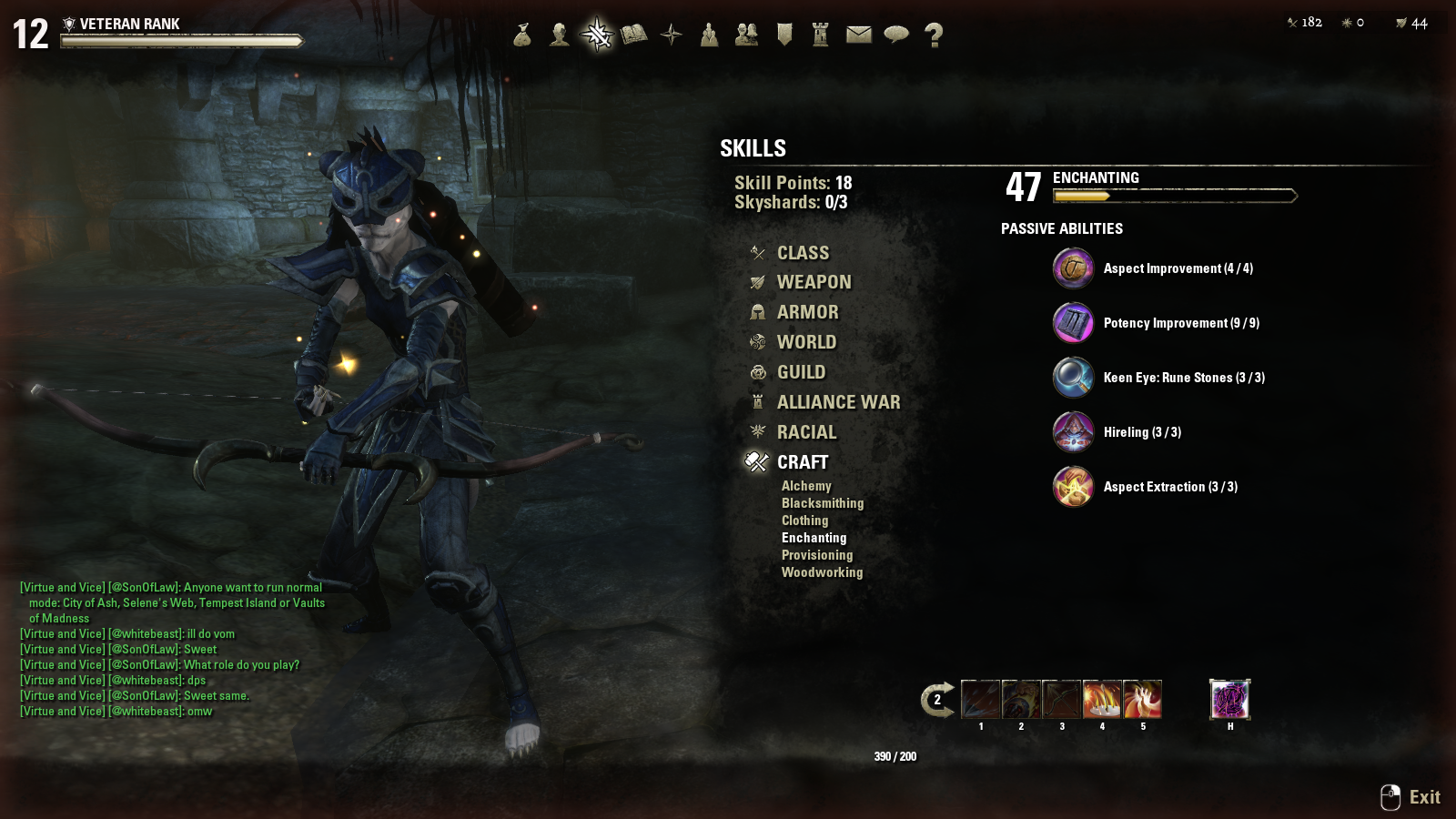The image size is (1456, 819).
Task: Select the Aspect Improvement passive icon
Action: (x=1073, y=268)
